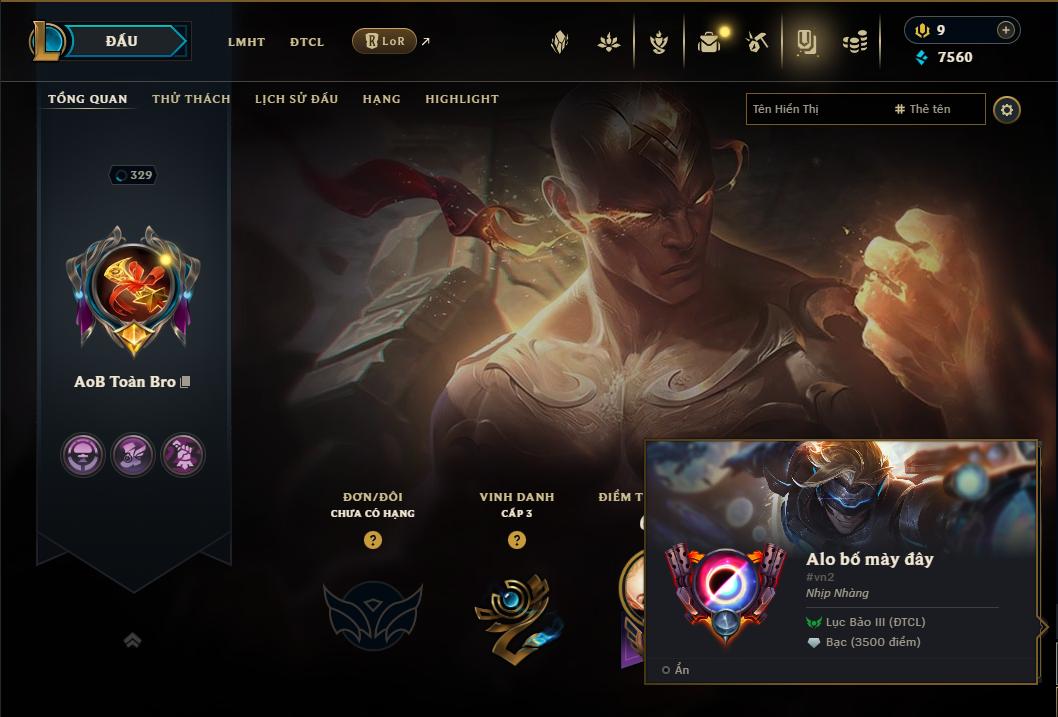The image size is (1058, 717).
Task: Click the Tên Hiển Thị search field
Action: pyautogui.click(x=815, y=109)
